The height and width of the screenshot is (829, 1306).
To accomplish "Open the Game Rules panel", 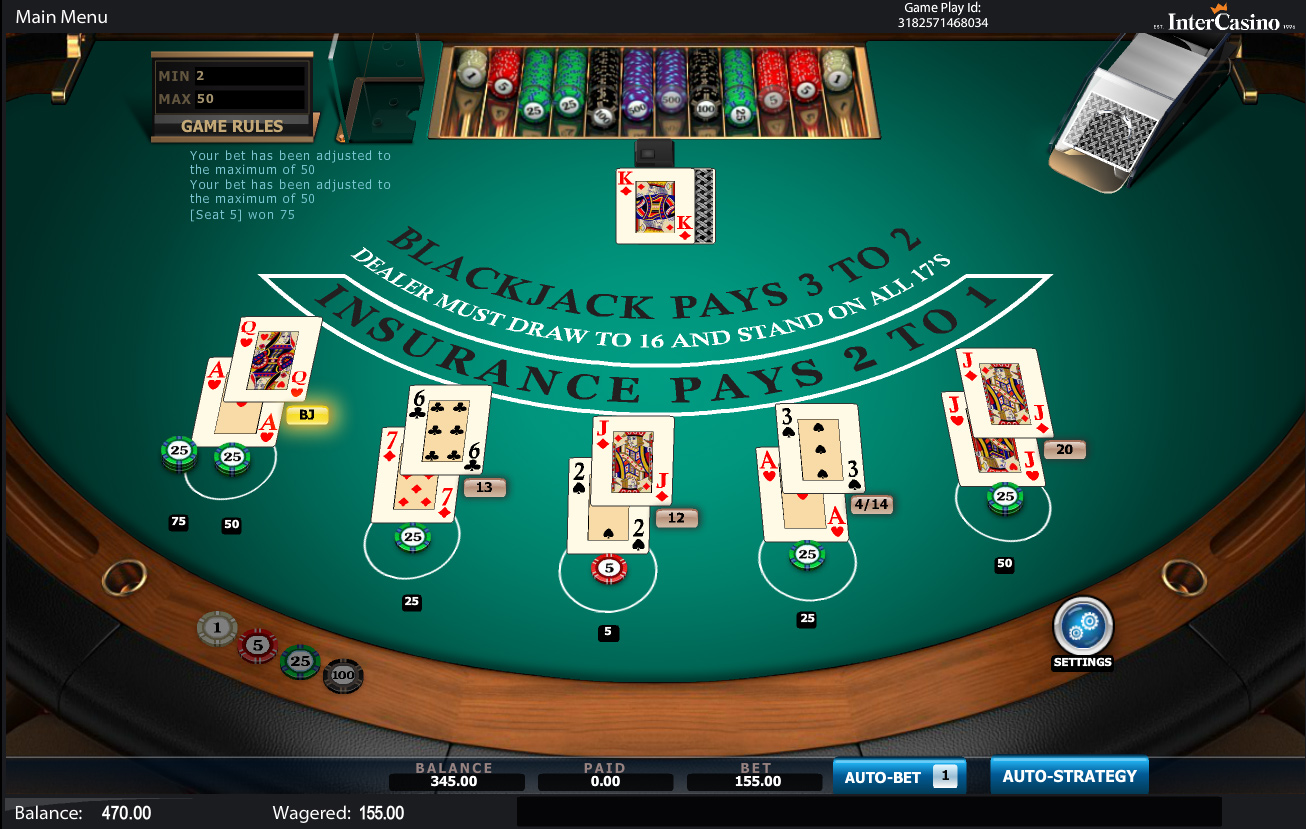I will [x=232, y=126].
